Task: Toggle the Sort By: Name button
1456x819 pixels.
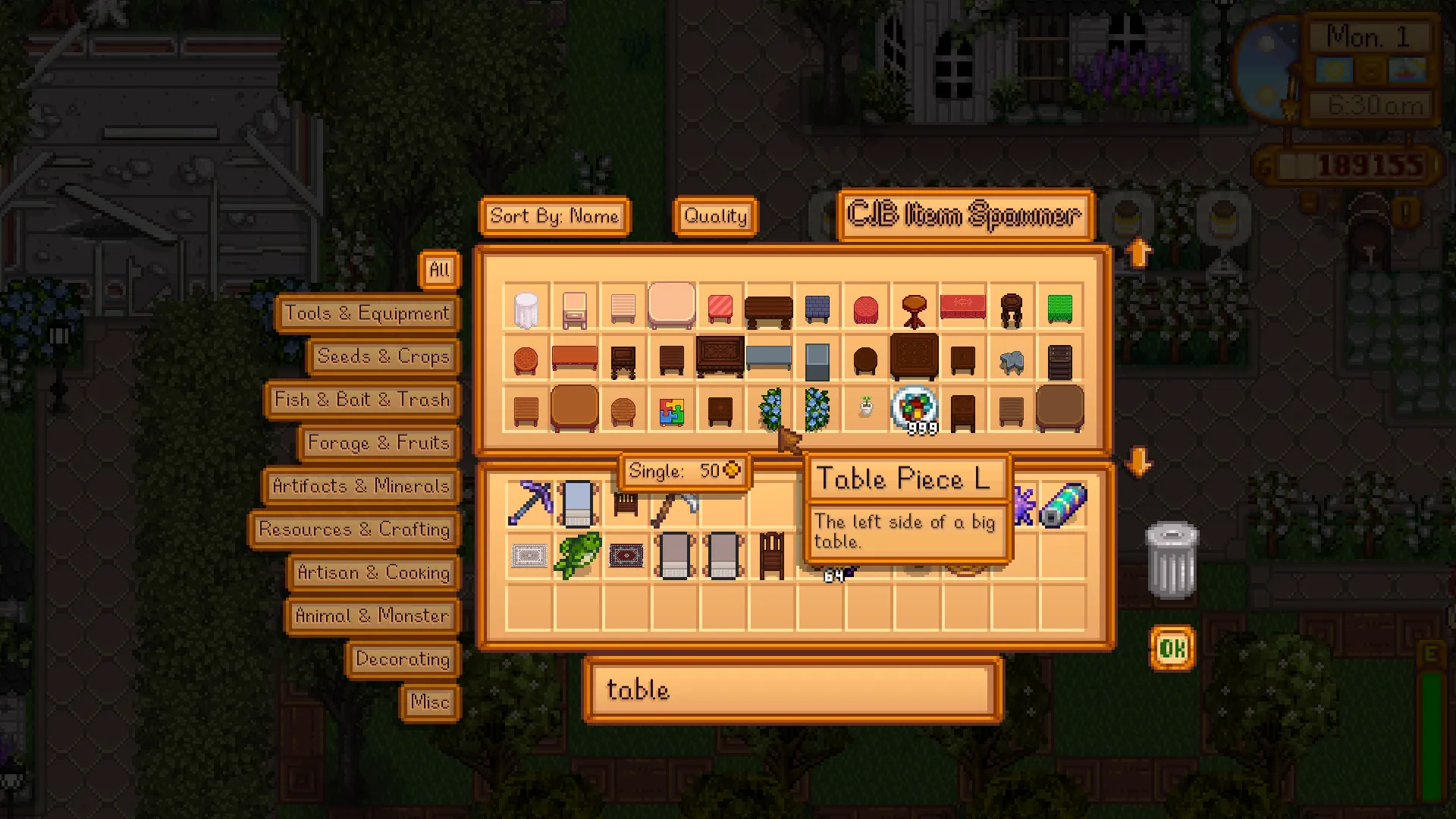Action: pyautogui.click(x=554, y=217)
